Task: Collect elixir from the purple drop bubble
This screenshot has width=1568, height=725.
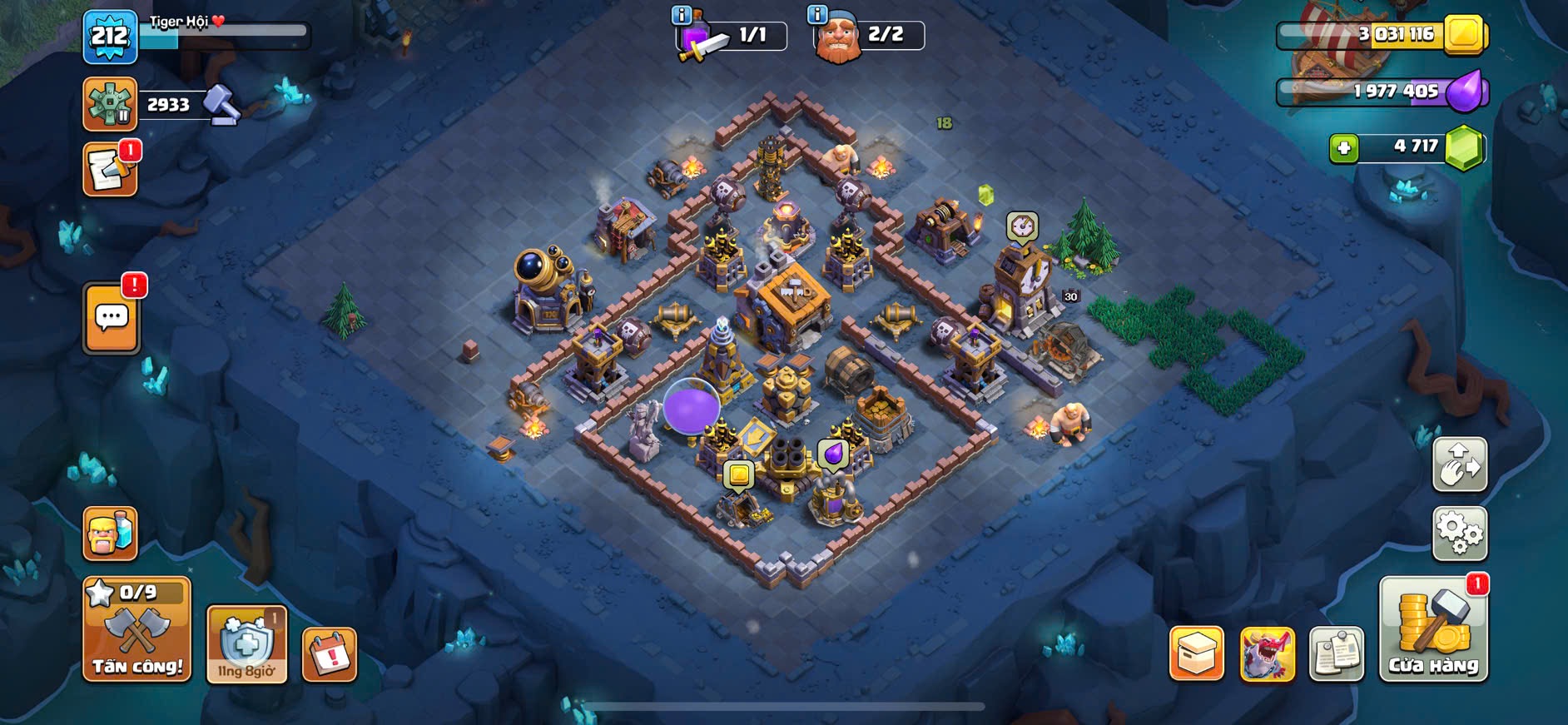Action: [832, 454]
